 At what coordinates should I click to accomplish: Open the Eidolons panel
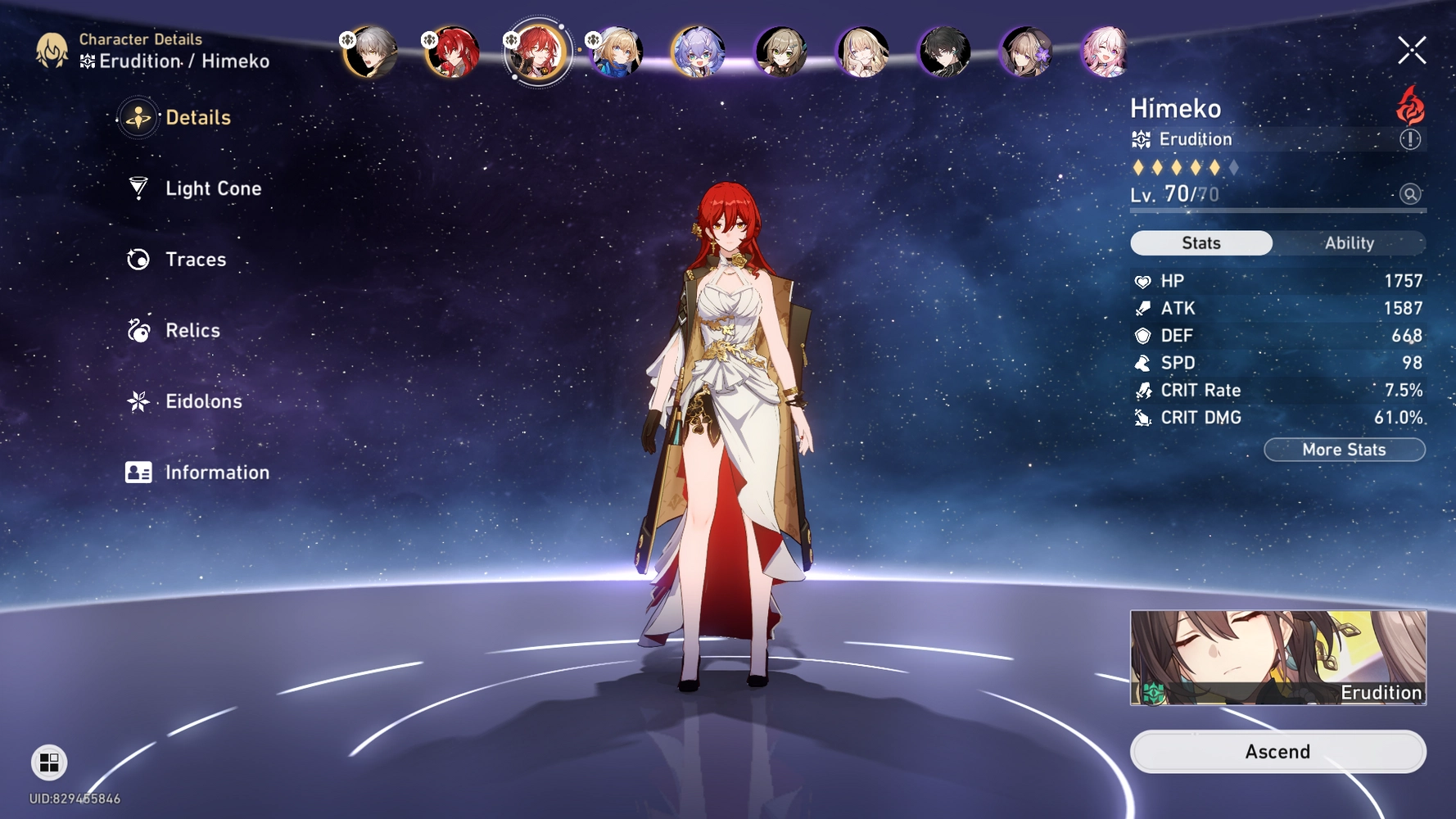click(x=201, y=401)
